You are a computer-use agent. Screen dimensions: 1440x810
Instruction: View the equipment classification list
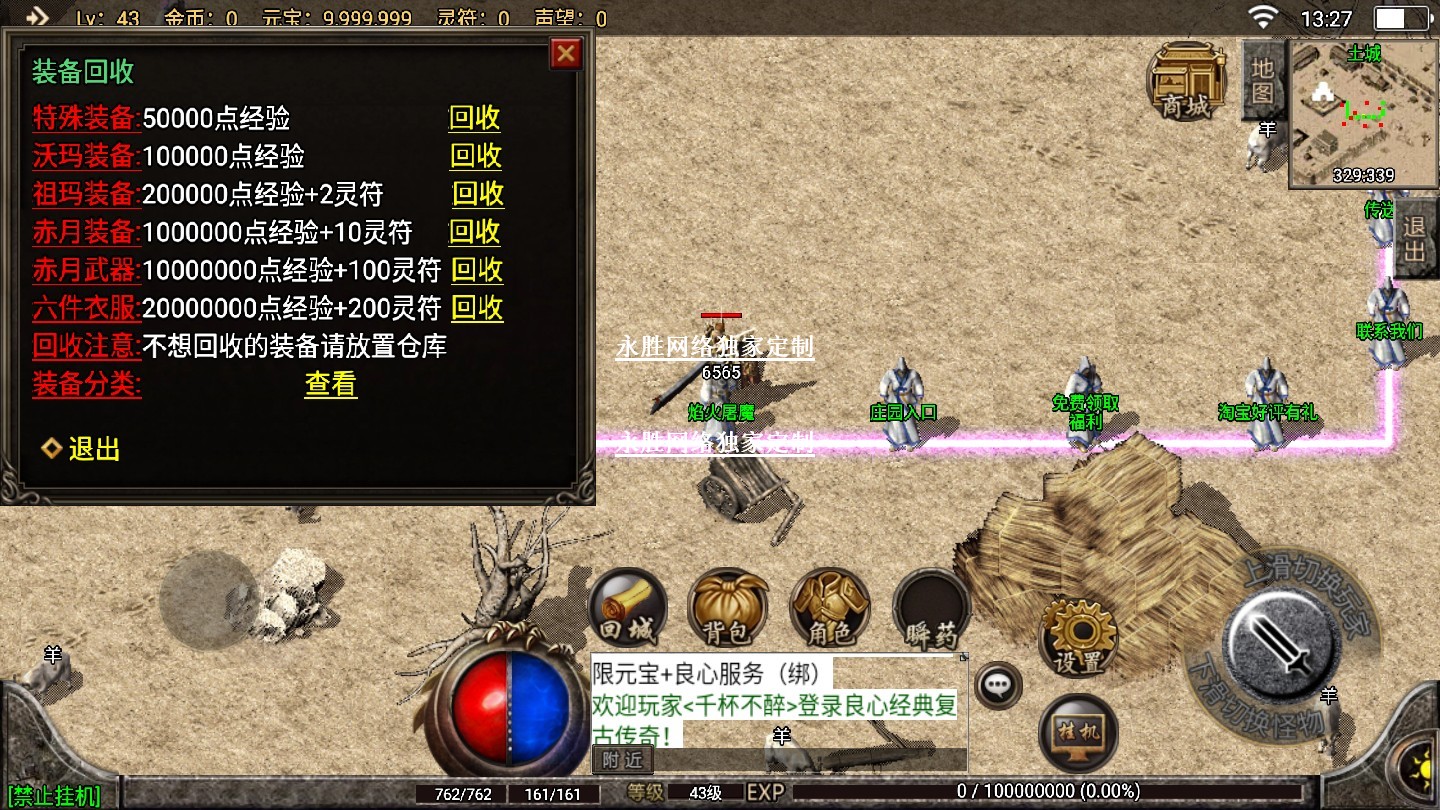[x=330, y=384]
